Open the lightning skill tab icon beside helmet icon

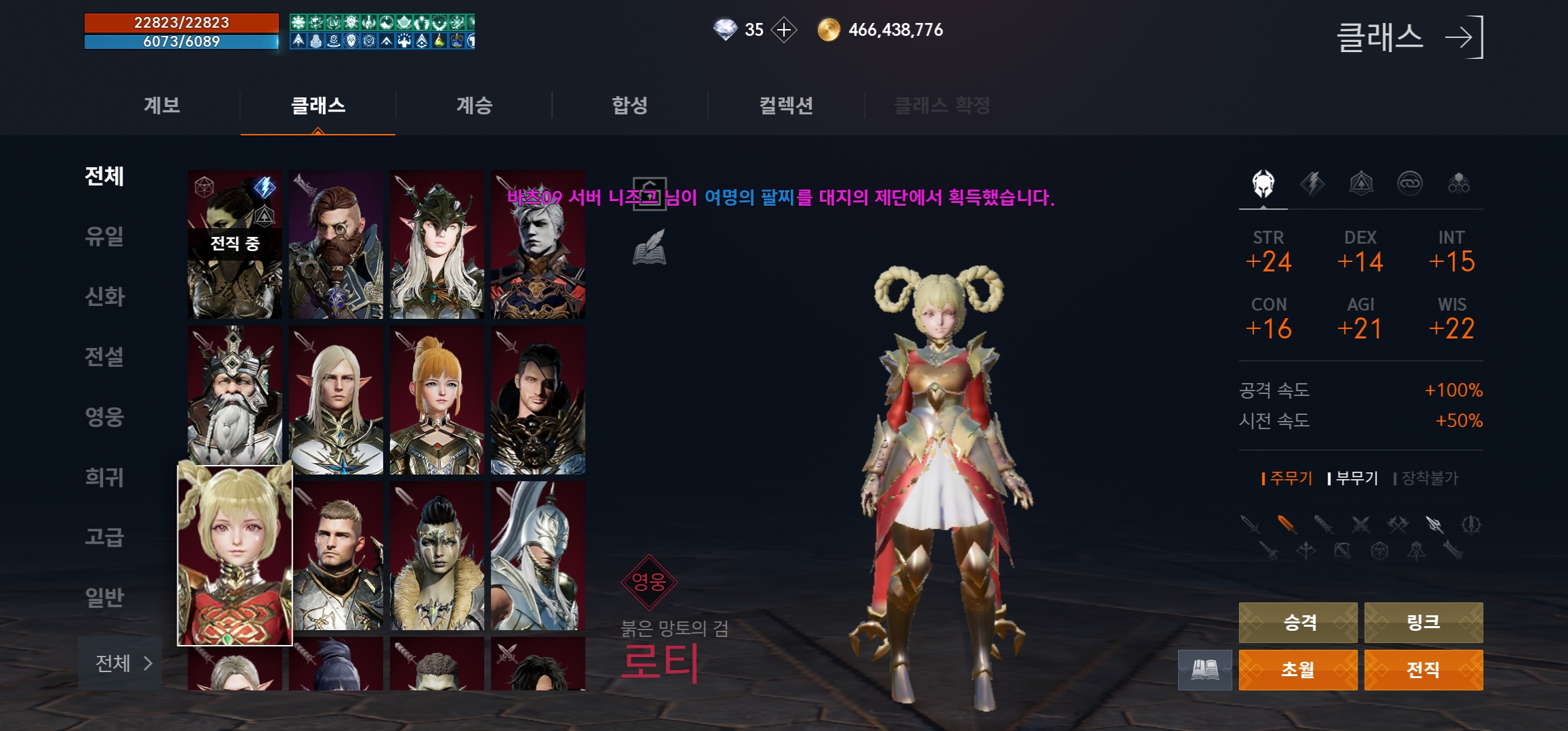tap(1311, 183)
